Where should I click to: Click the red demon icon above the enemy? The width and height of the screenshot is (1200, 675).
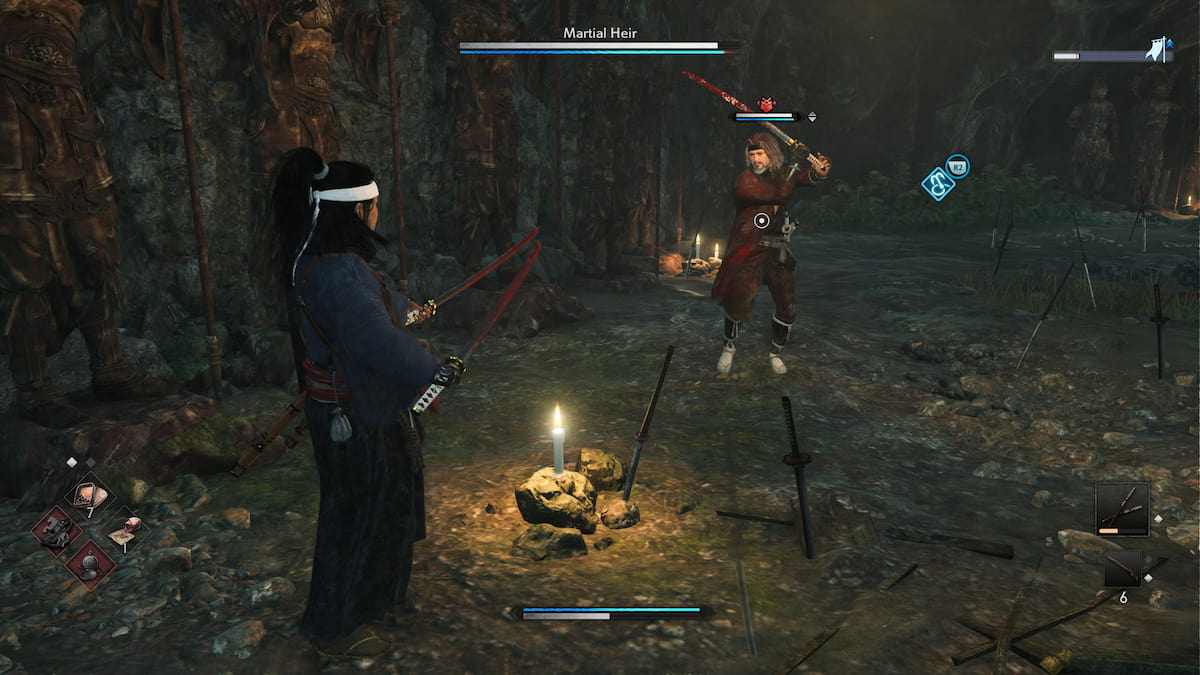coord(767,104)
